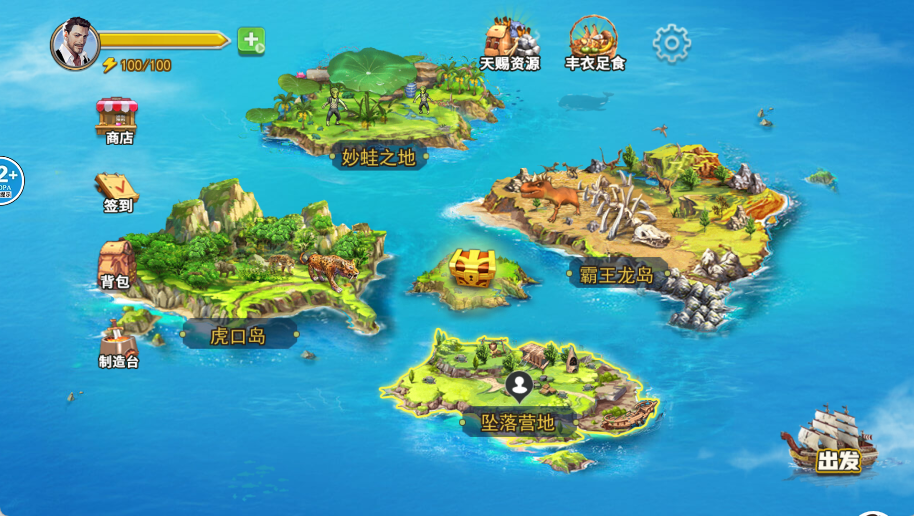The width and height of the screenshot is (914, 516).
Task: Click the 12+ age rating badge
Action: (8, 181)
